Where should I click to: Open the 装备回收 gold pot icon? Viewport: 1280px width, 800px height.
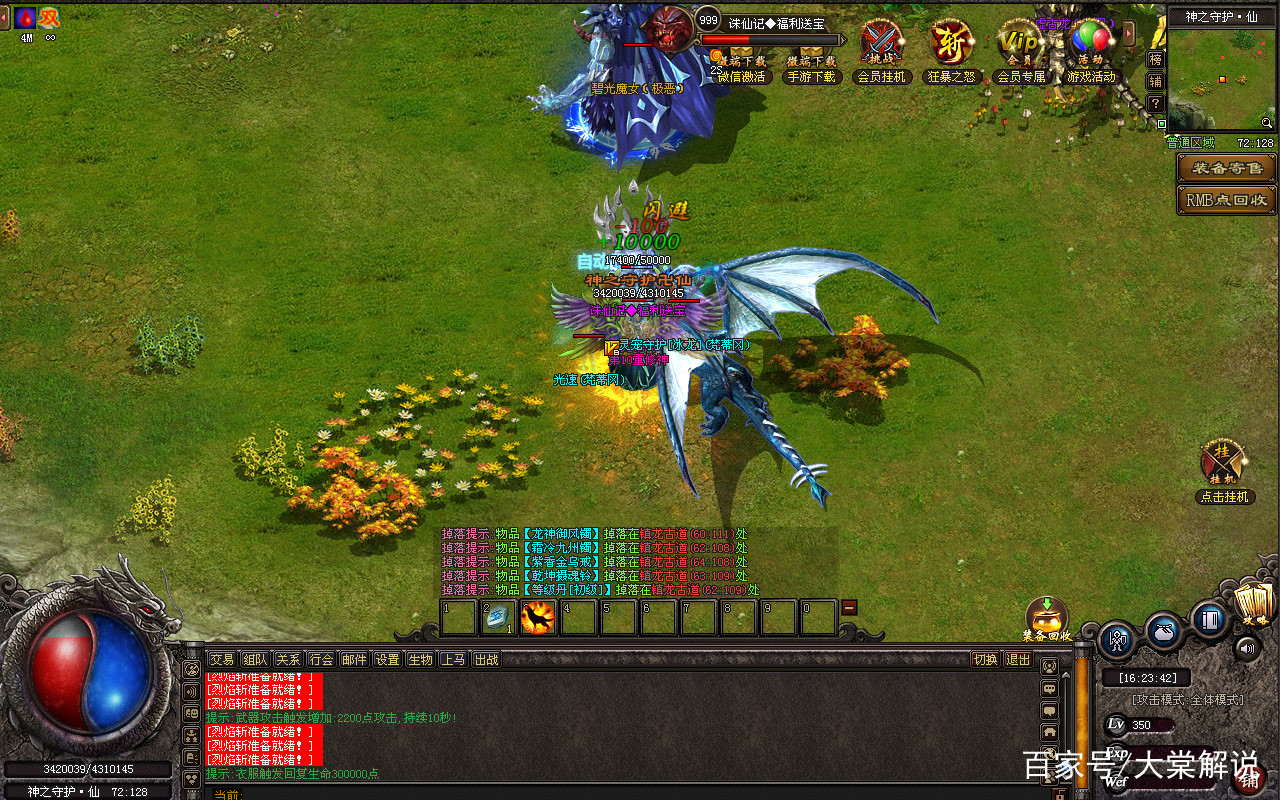pos(1047,615)
